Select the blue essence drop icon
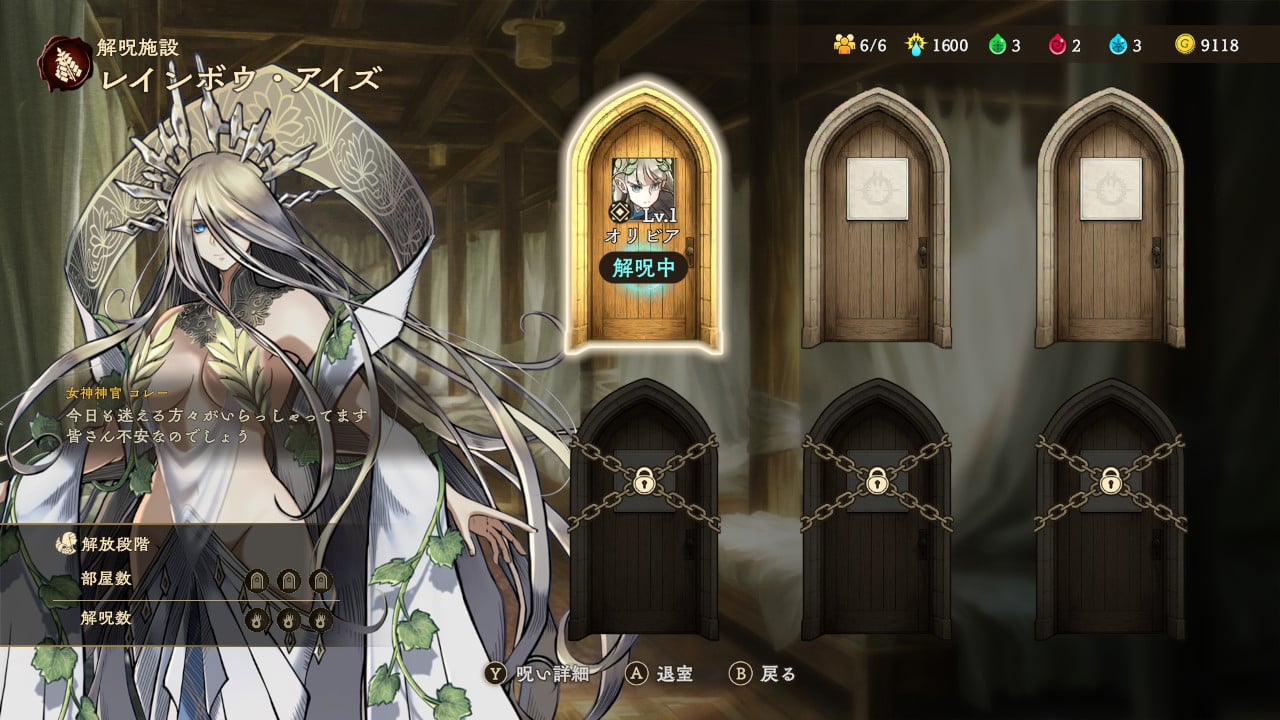 click(1118, 44)
